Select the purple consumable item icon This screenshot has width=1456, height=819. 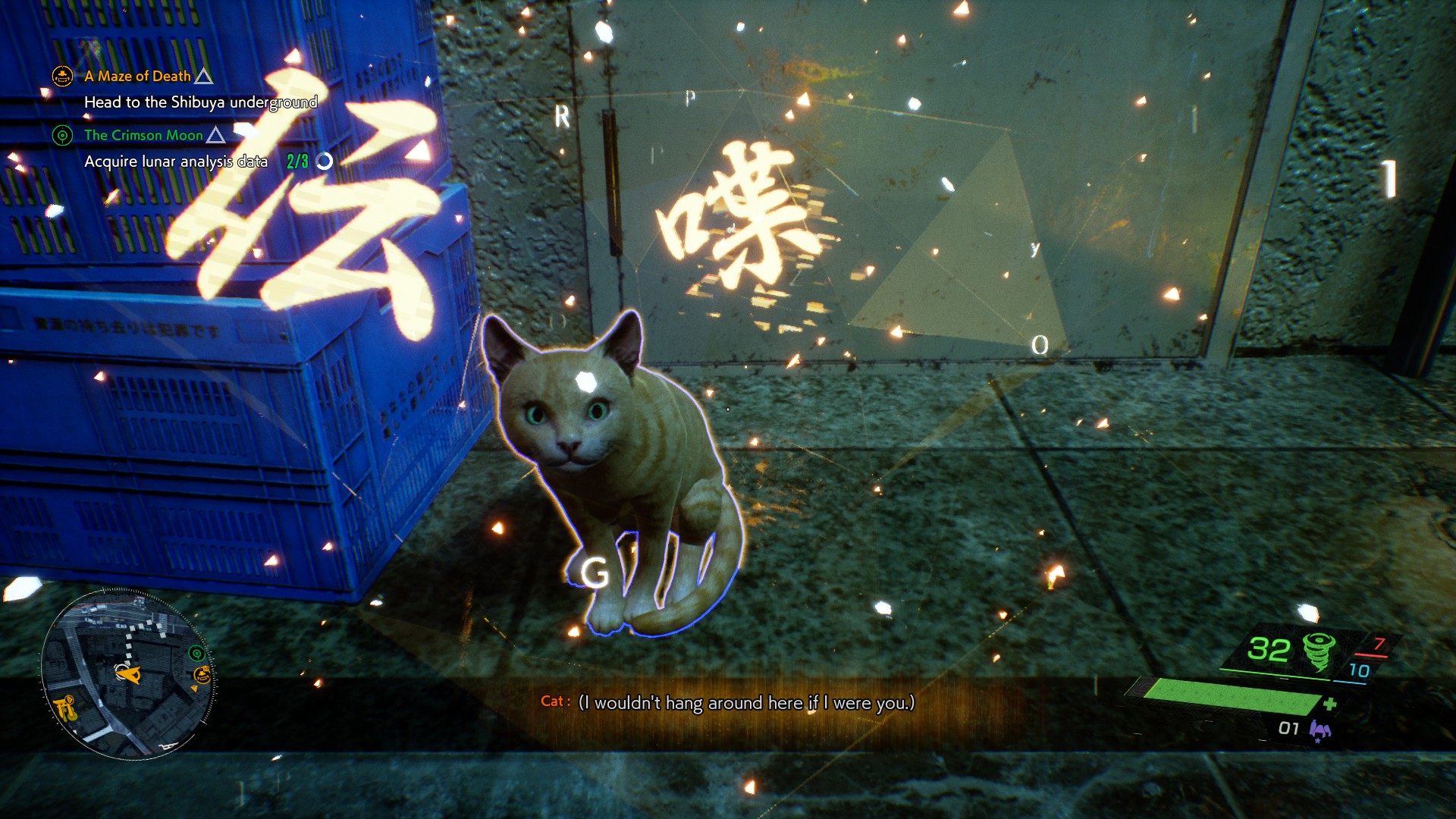1319,730
